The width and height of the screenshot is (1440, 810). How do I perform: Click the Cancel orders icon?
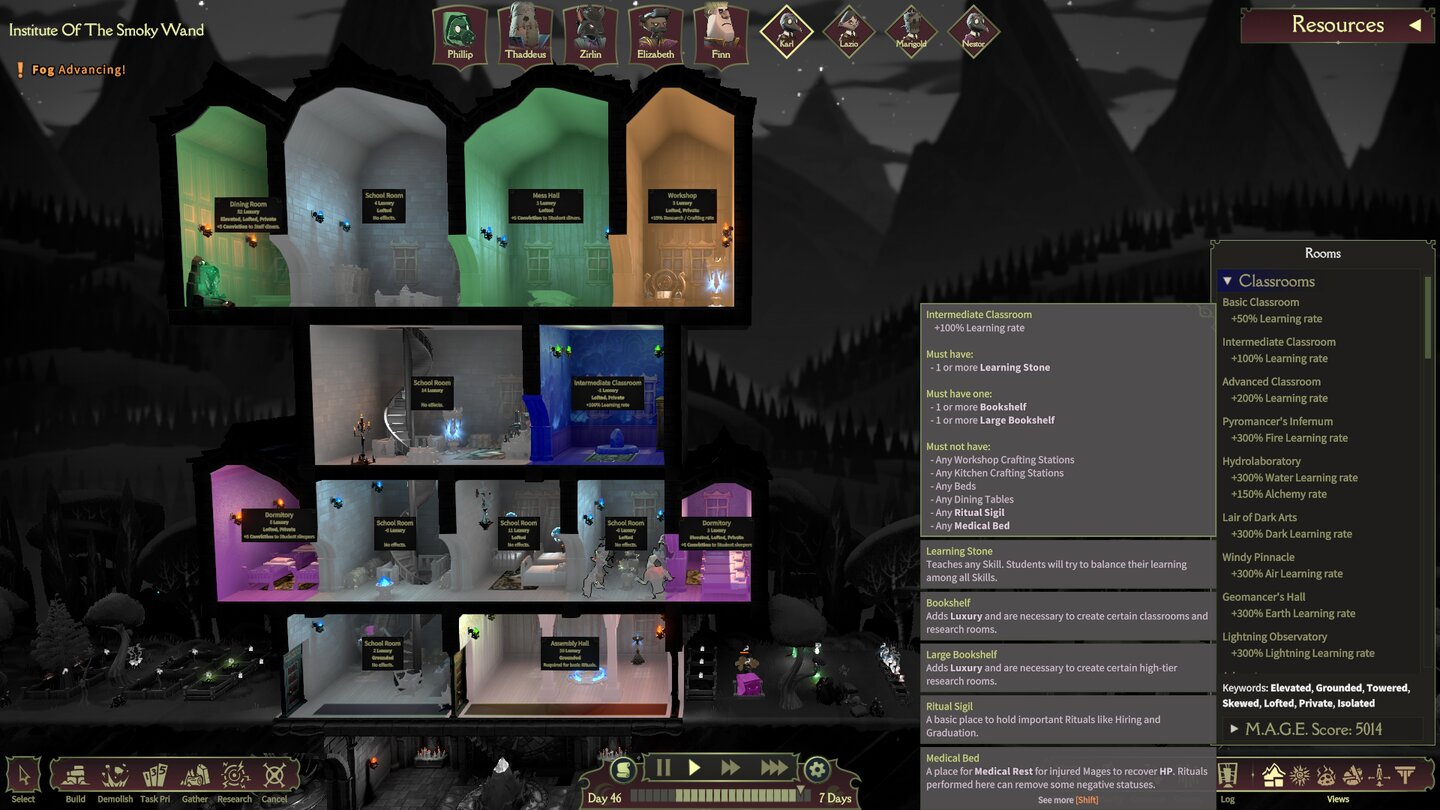(x=272, y=775)
